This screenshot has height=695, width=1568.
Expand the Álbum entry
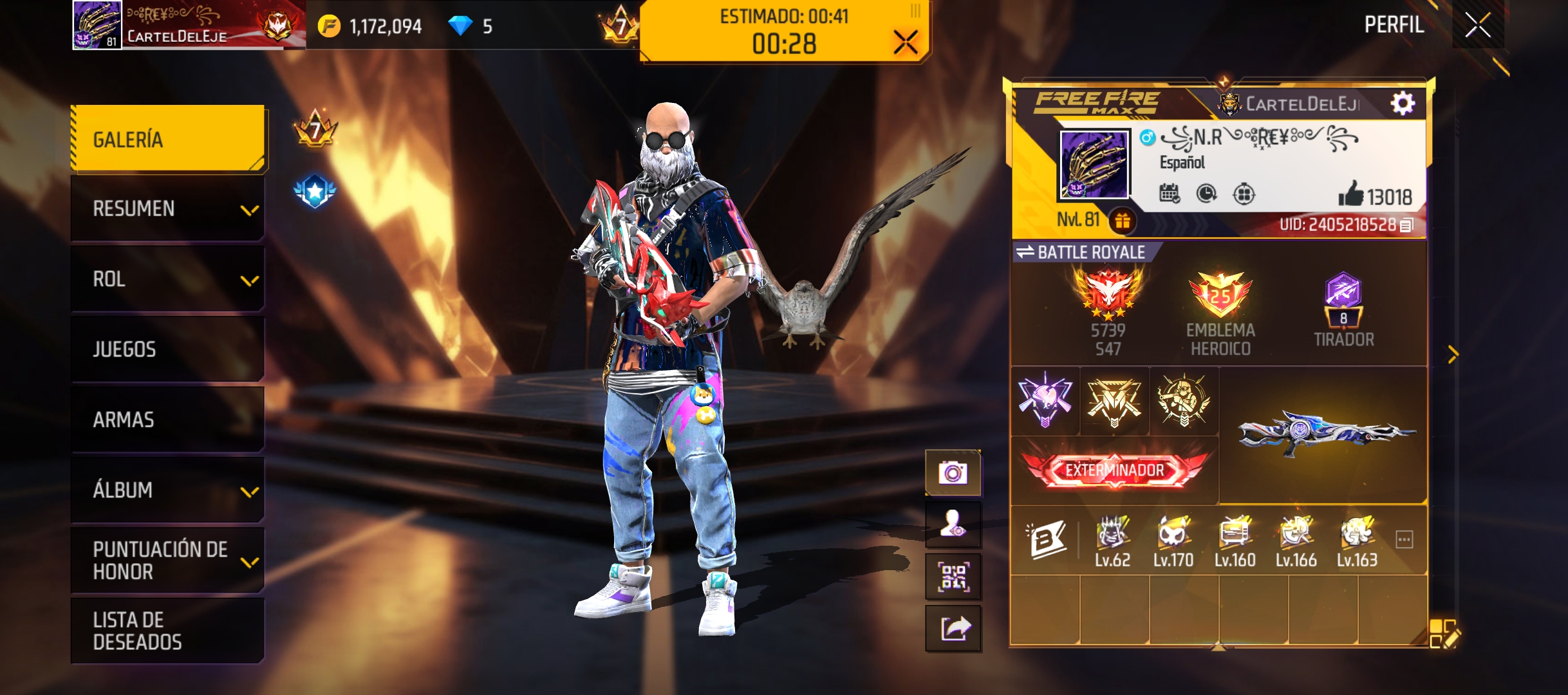169,490
